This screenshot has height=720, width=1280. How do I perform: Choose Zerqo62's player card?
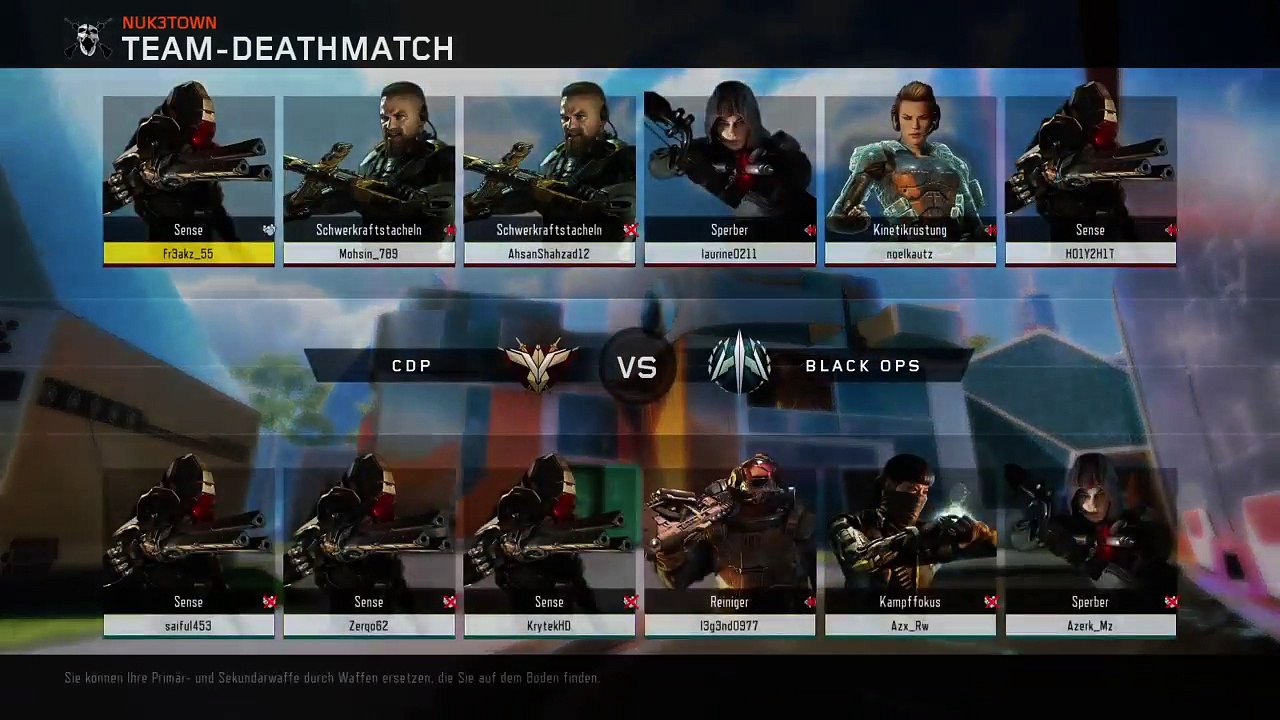click(x=369, y=552)
